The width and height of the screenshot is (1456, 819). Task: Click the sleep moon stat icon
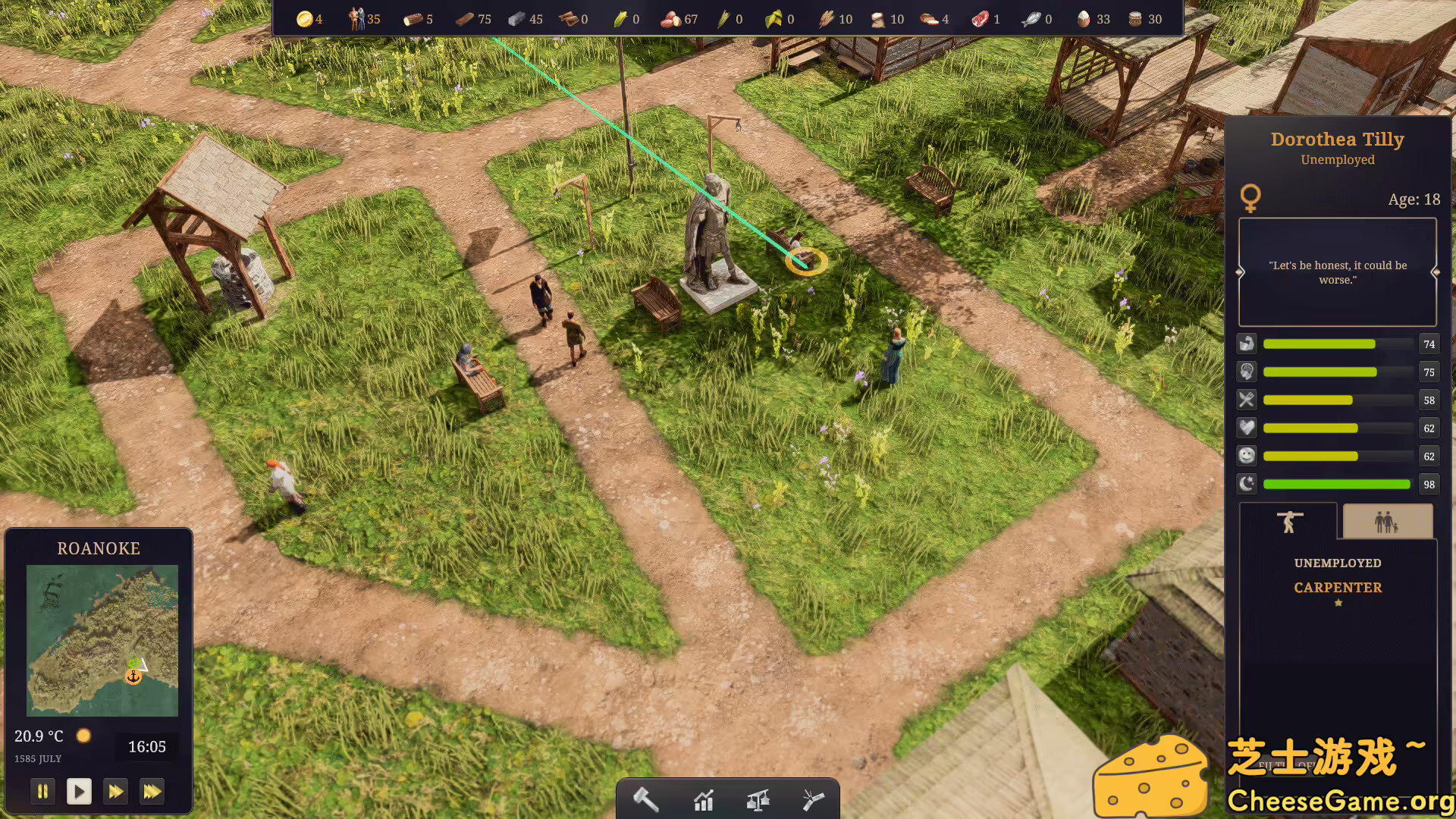click(x=1247, y=484)
